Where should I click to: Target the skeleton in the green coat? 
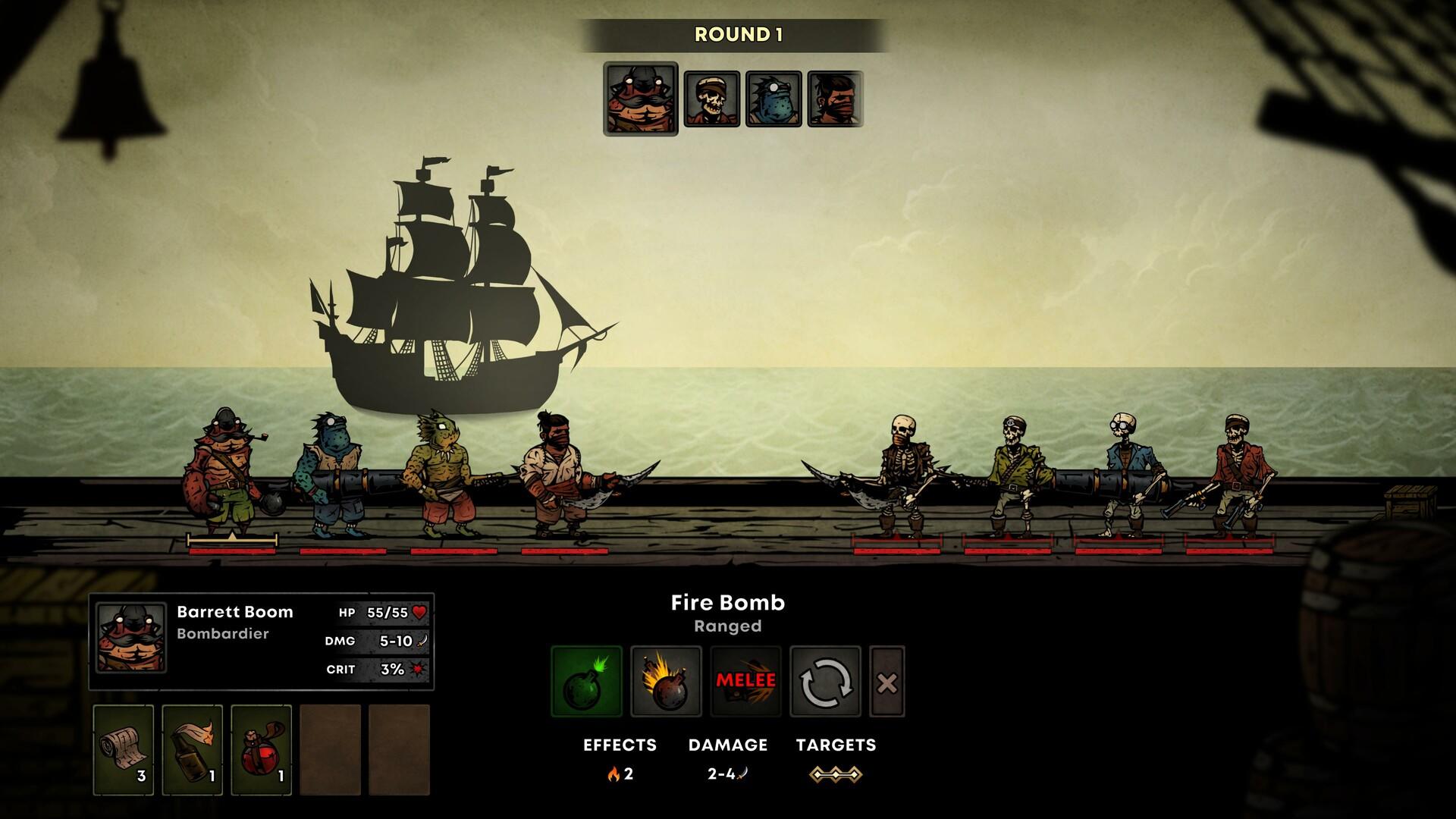pyautogui.click(x=1012, y=478)
